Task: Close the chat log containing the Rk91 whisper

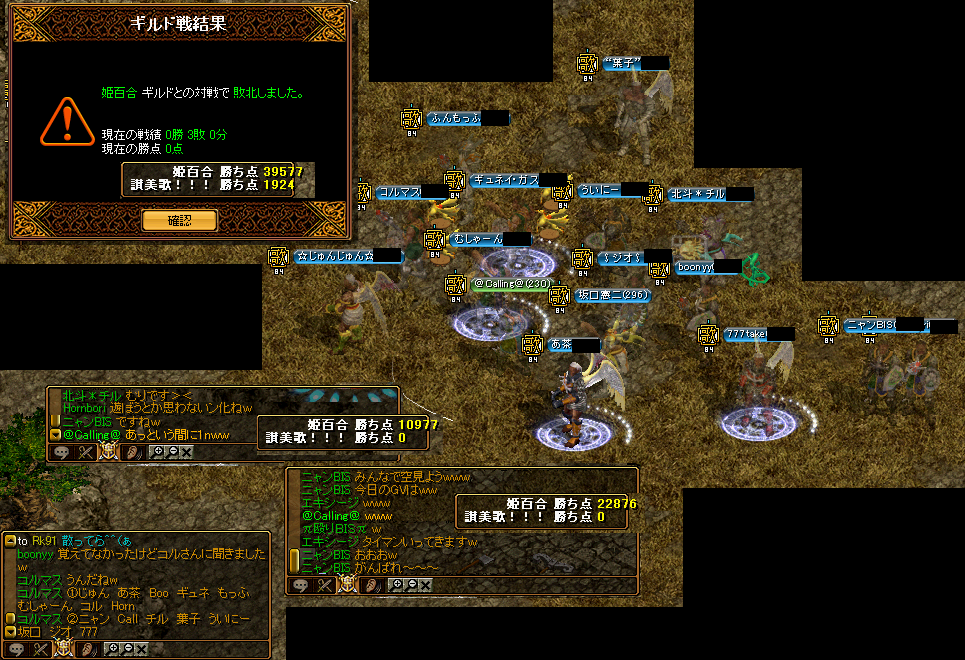Action: tap(142, 649)
